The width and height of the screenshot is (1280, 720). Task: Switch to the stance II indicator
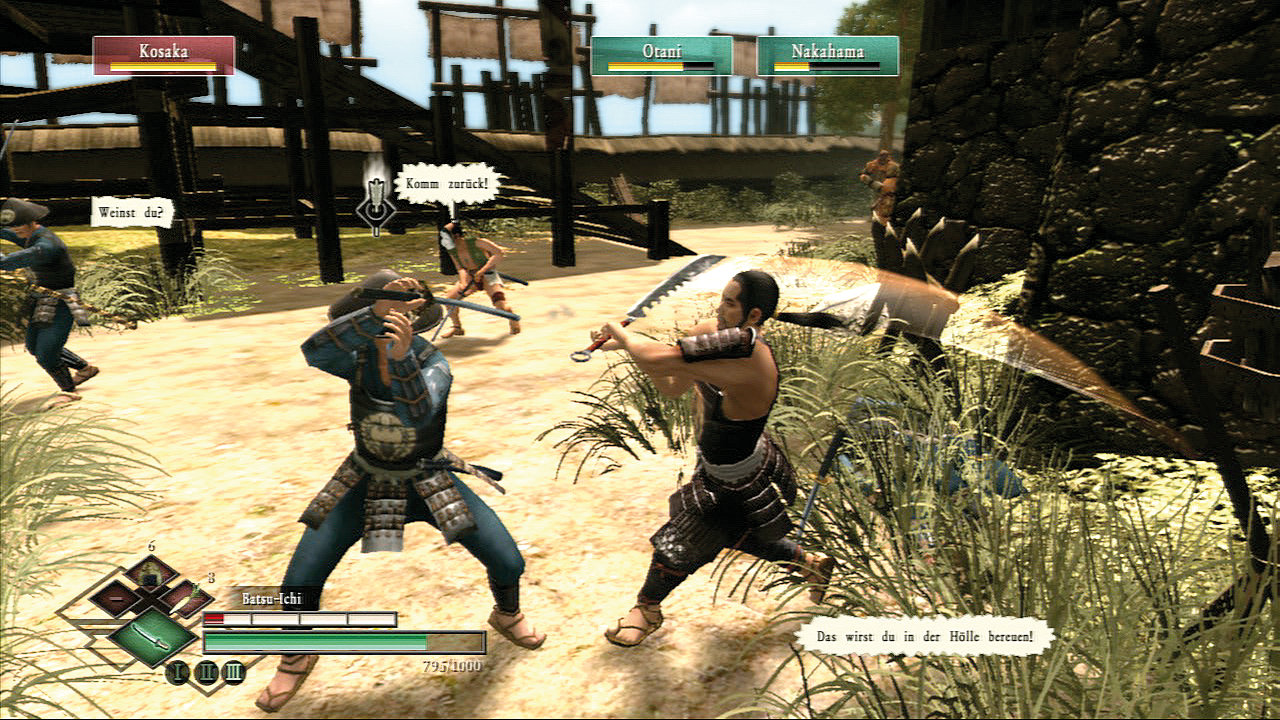205,672
